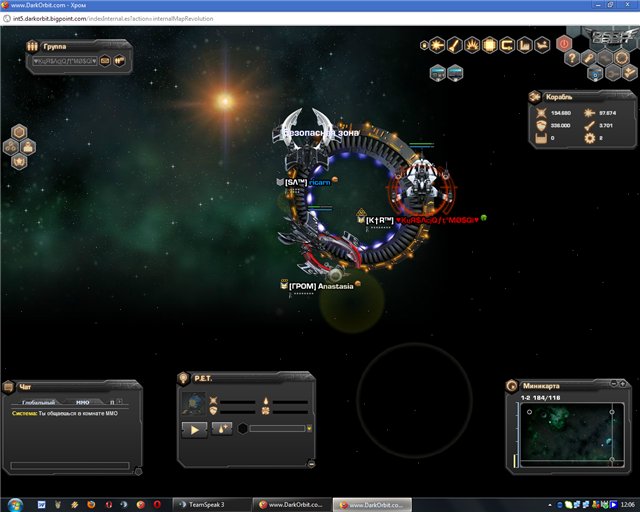This screenshot has height=512, width=640.
Task: Open the TeamSpeak 3 taskbar item
Action: click(x=210, y=504)
